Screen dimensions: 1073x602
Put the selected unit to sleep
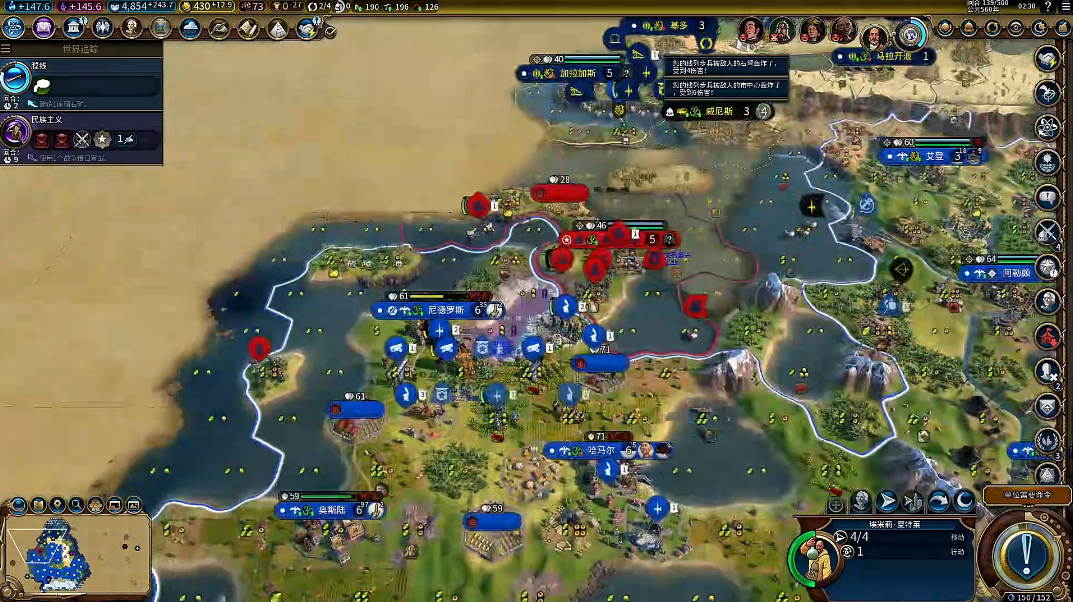click(964, 501)
